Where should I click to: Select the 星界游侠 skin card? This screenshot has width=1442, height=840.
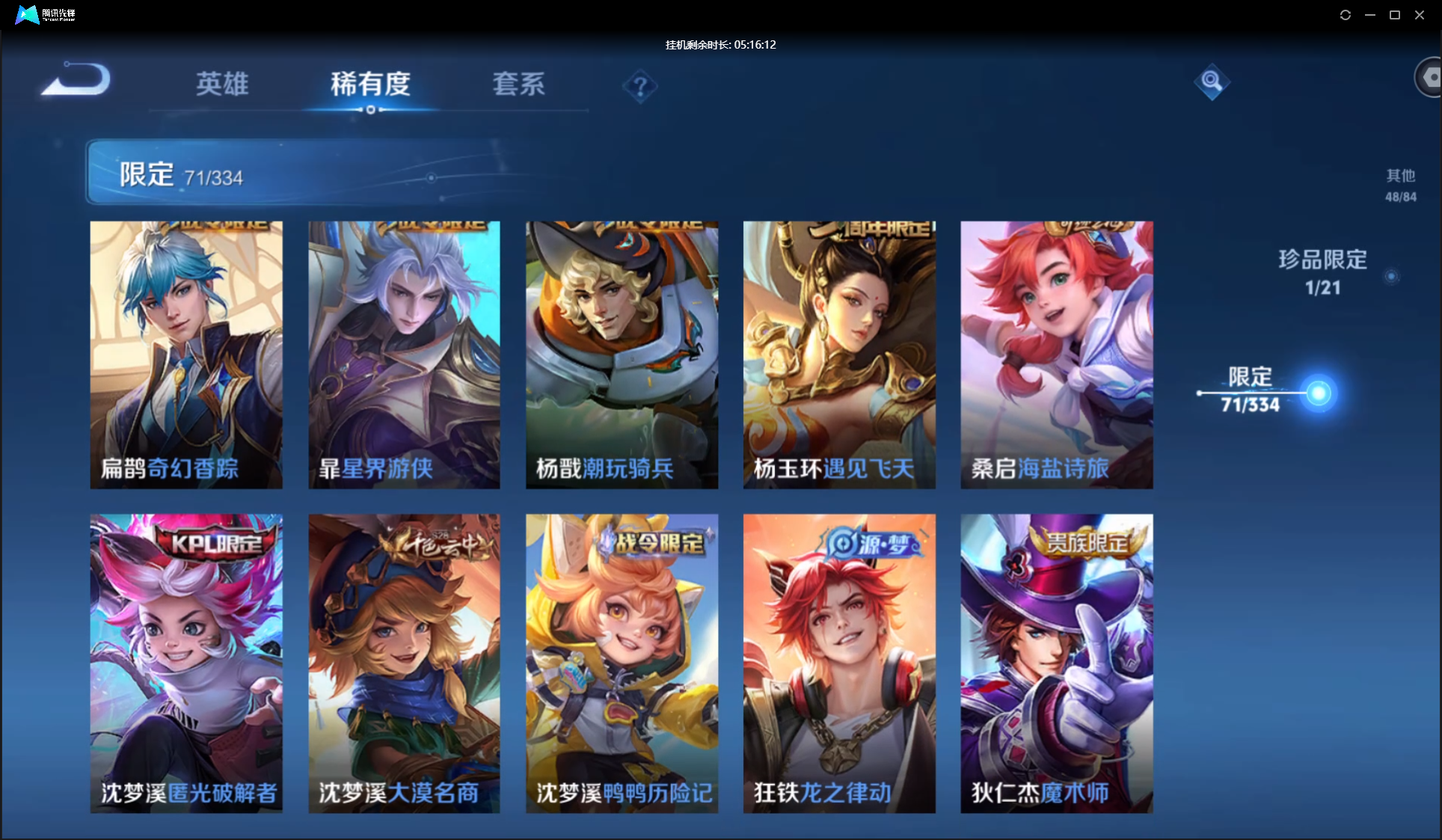(x=404, y=355)
